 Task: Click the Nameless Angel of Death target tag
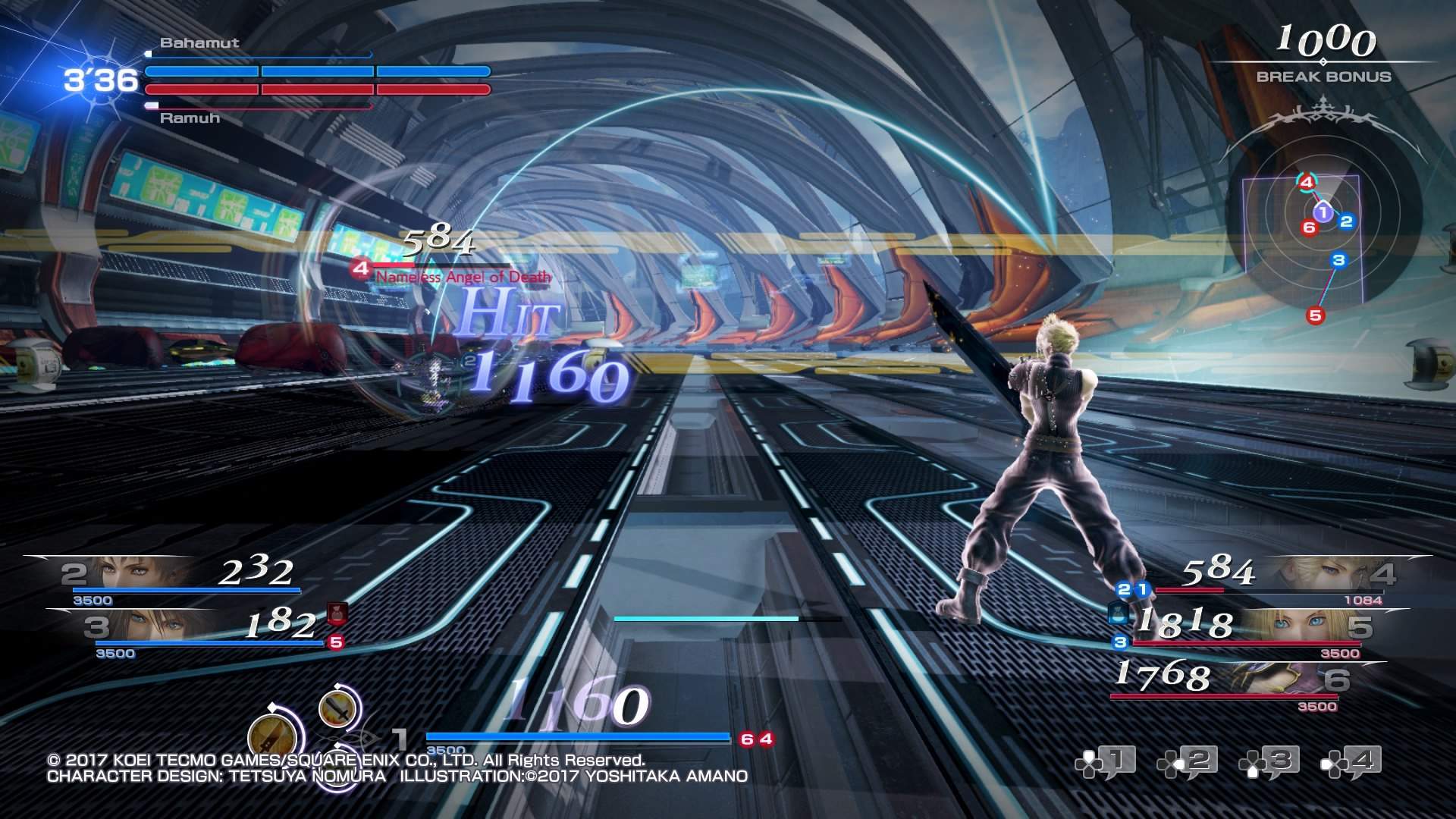[x=463, y=278]
